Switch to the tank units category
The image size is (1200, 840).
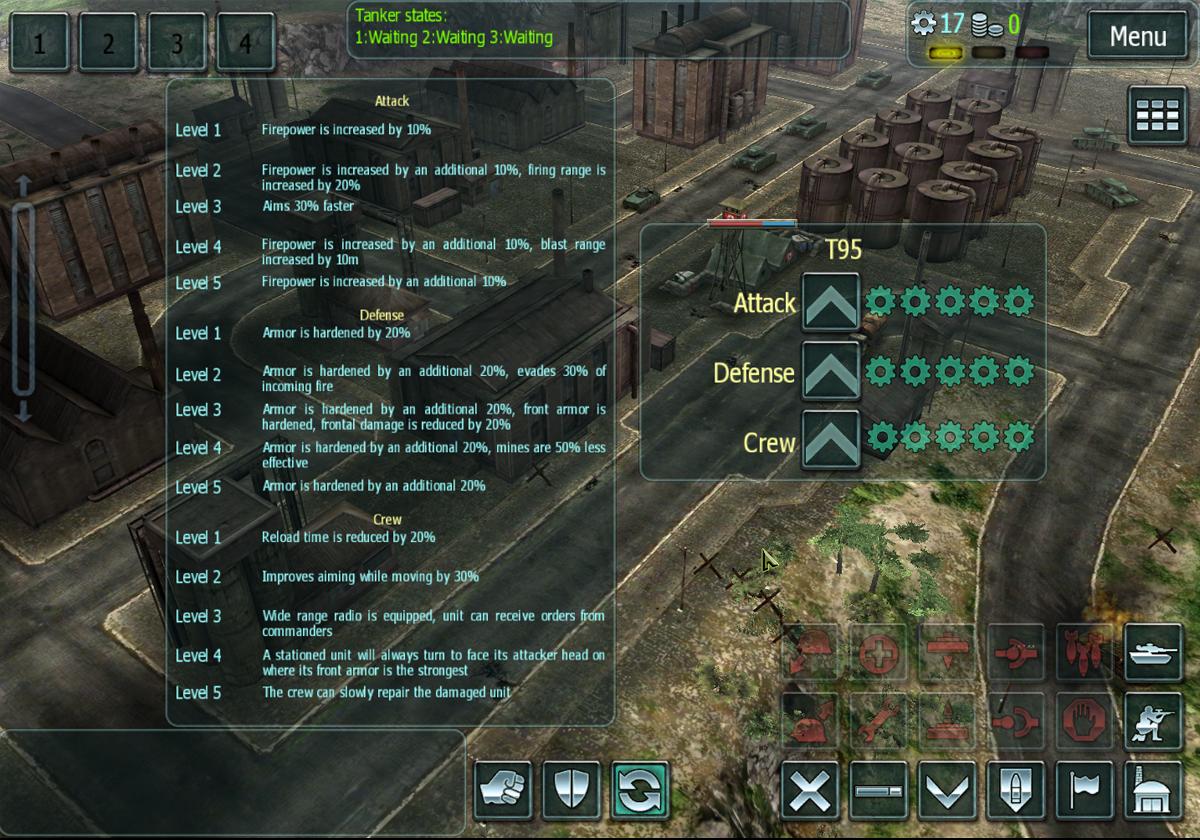1152,652
